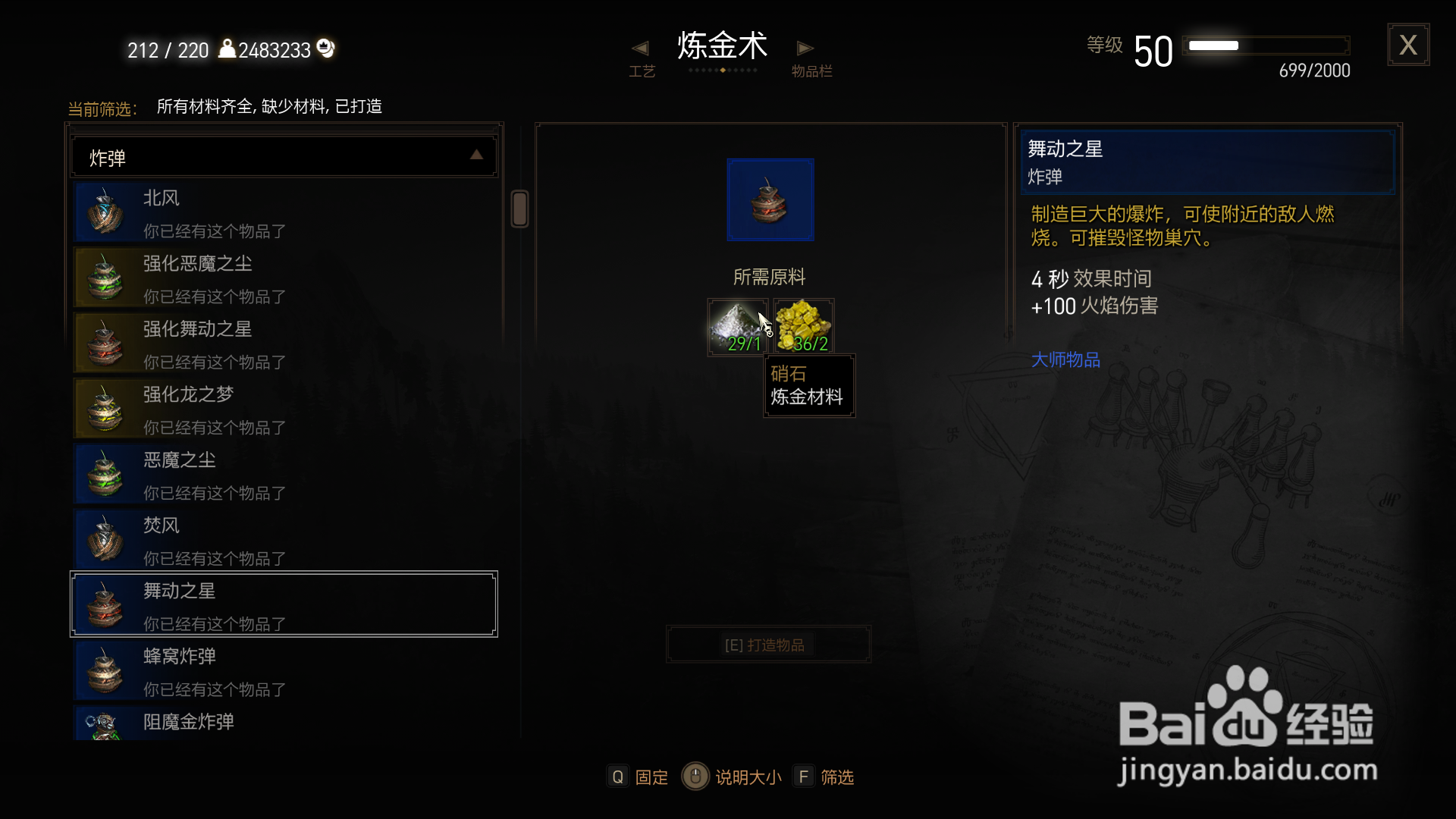Click the 打造物品 craft button
This screenshot has height=819, width=1456.
coord(768,644)
